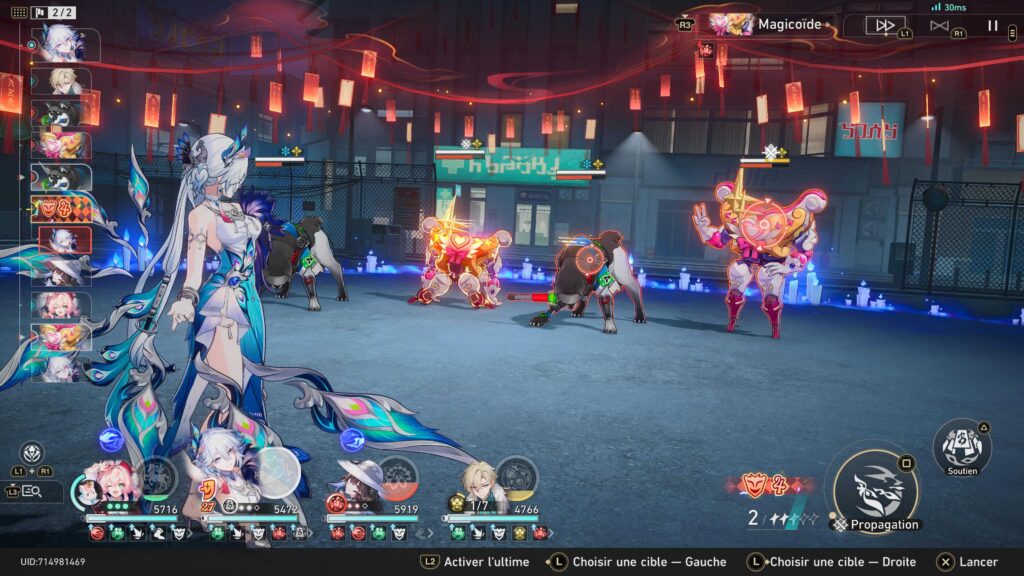The image size is (1024, 576).
Task: Toggle auto-battle mode
Action: 938,25
